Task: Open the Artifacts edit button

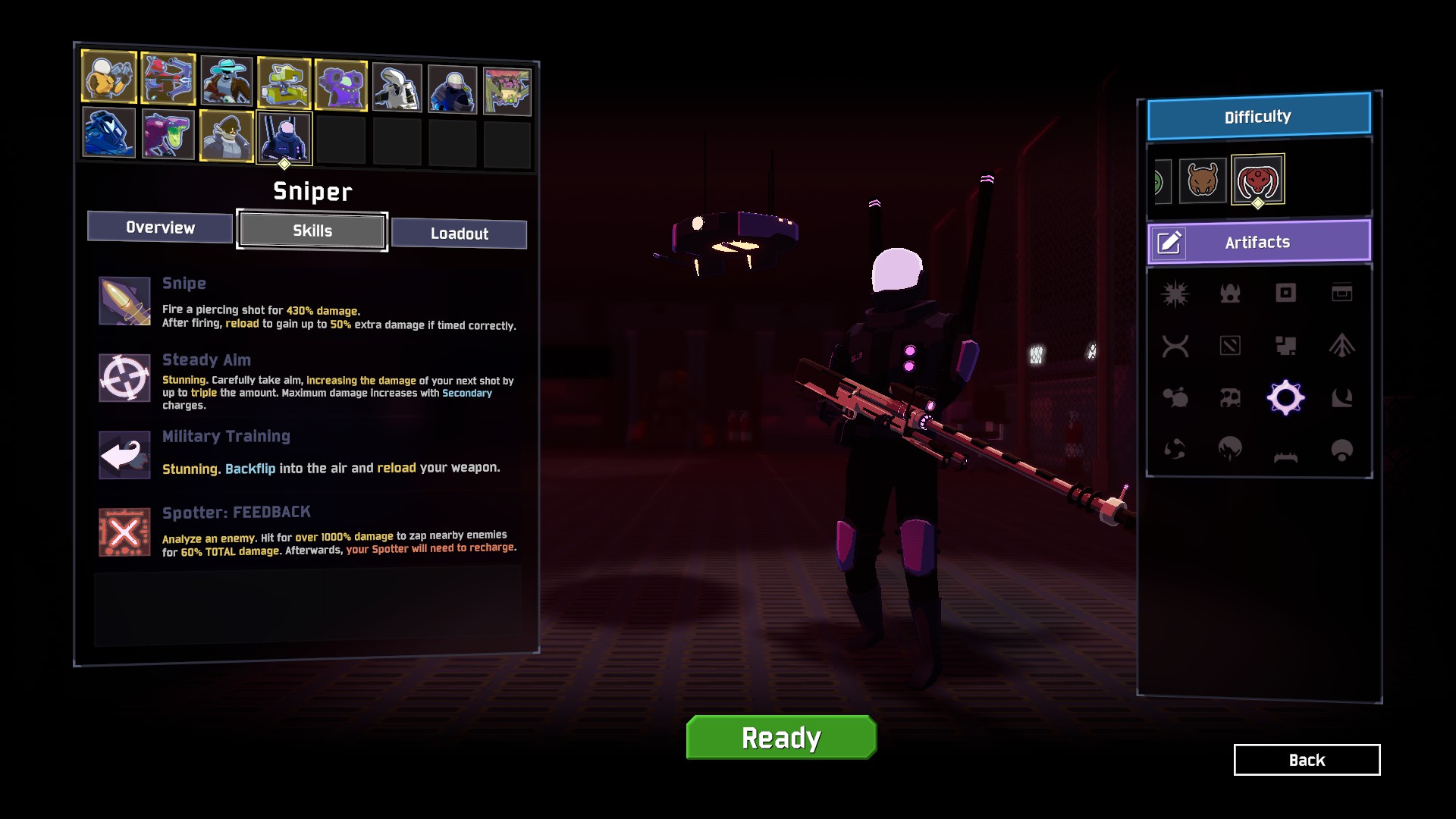Action: point(1169,243)
